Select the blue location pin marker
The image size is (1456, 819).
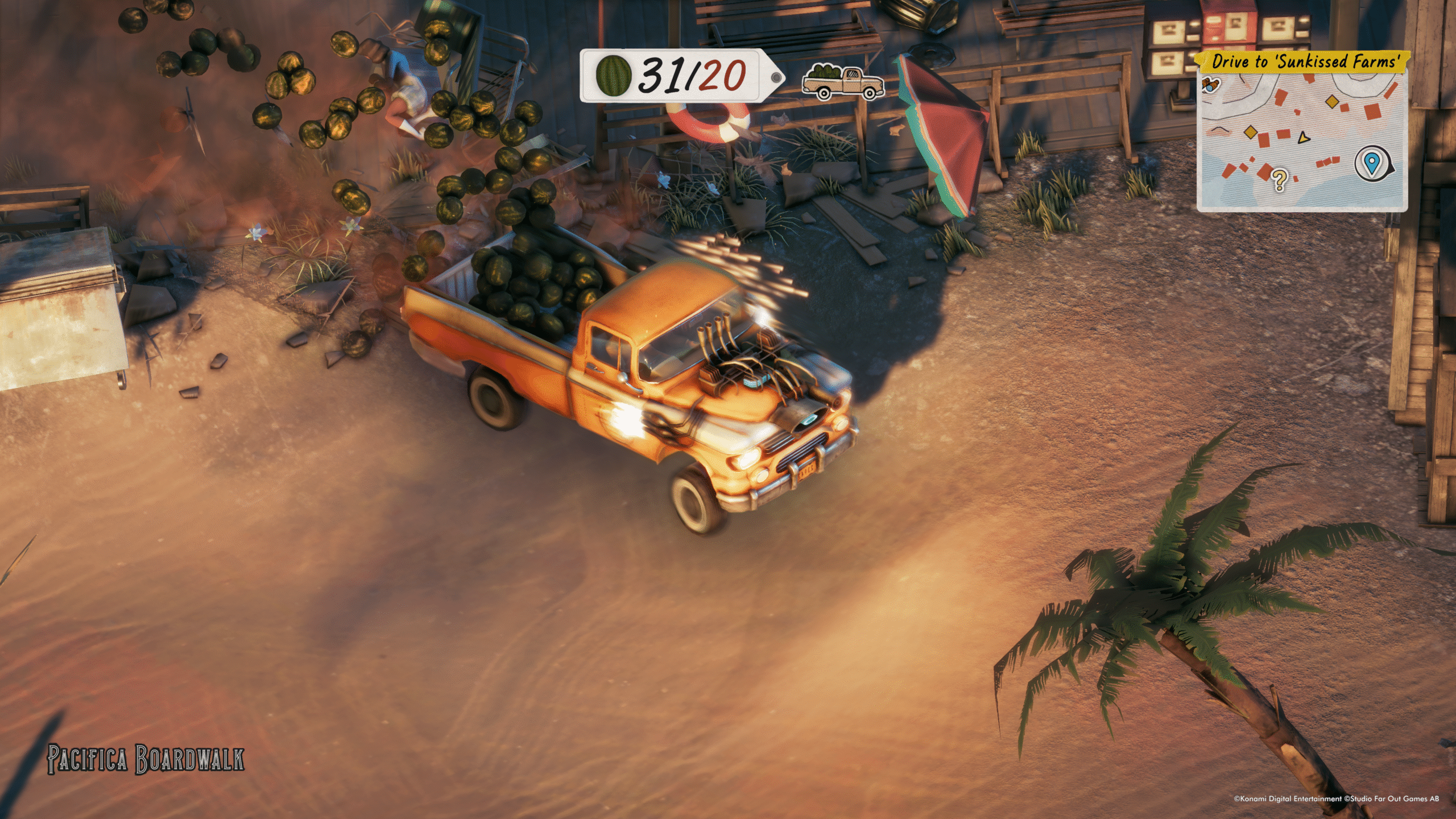[1373, 164]
